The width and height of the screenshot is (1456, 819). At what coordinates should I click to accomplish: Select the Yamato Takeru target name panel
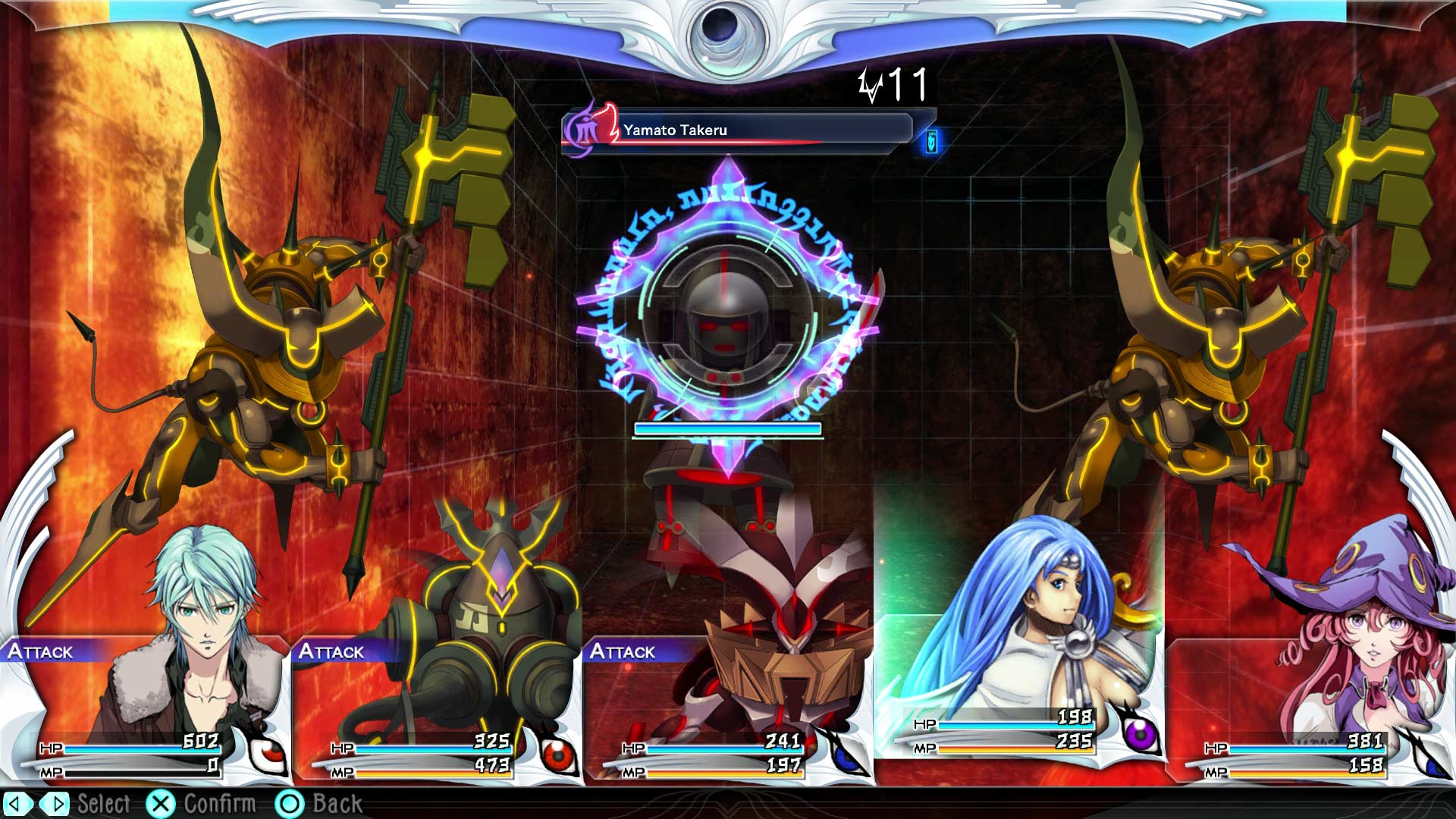(739, 130)
